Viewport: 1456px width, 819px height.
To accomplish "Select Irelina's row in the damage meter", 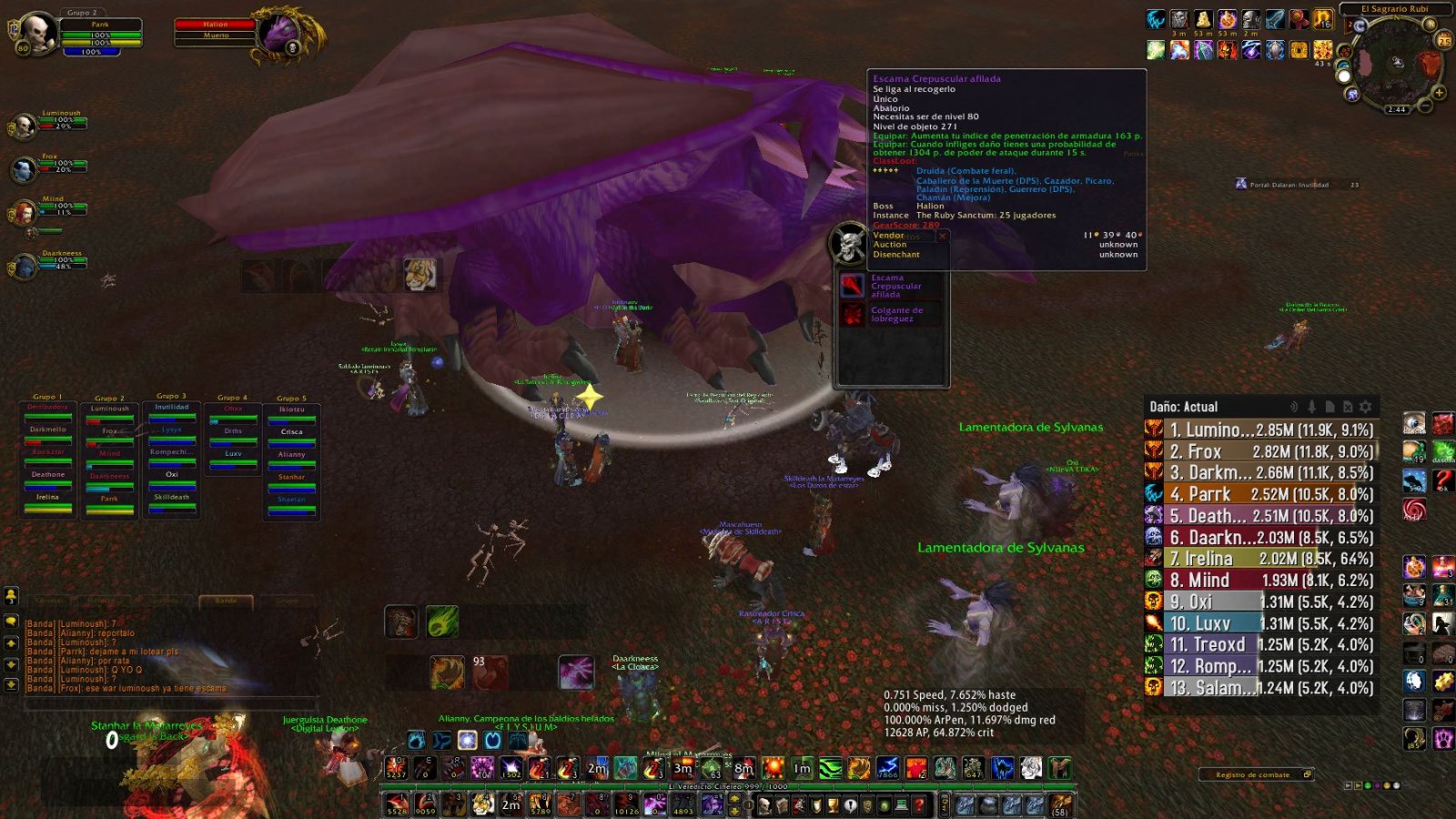I will click(x=1260, y=559).
